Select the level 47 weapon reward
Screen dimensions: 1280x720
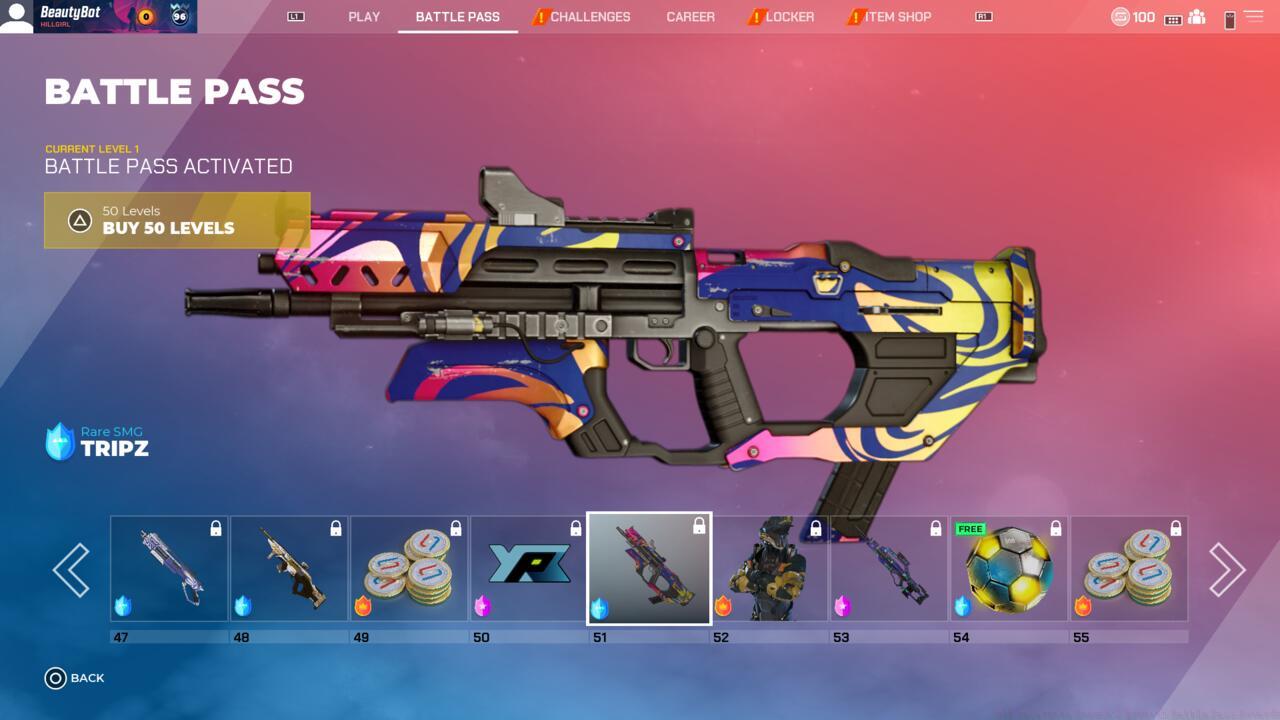169,569
